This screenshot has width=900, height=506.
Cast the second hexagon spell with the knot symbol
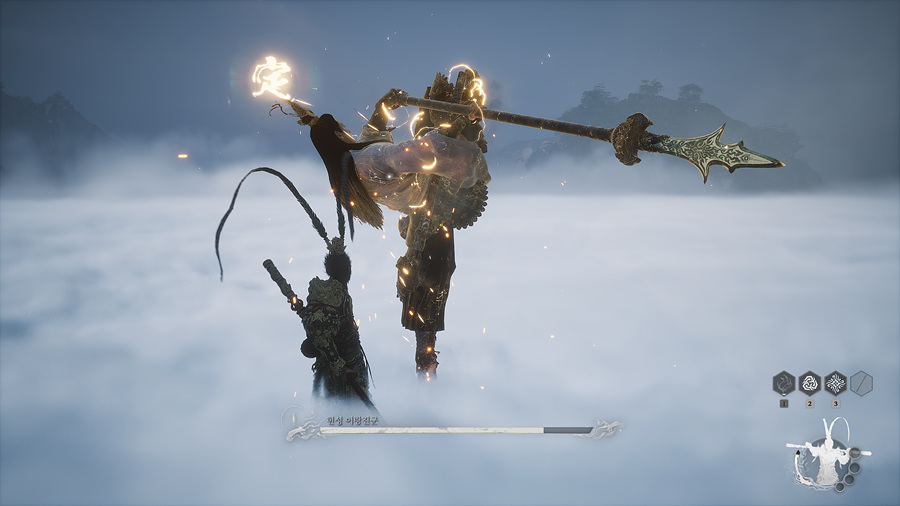click(x=809, y=383)
